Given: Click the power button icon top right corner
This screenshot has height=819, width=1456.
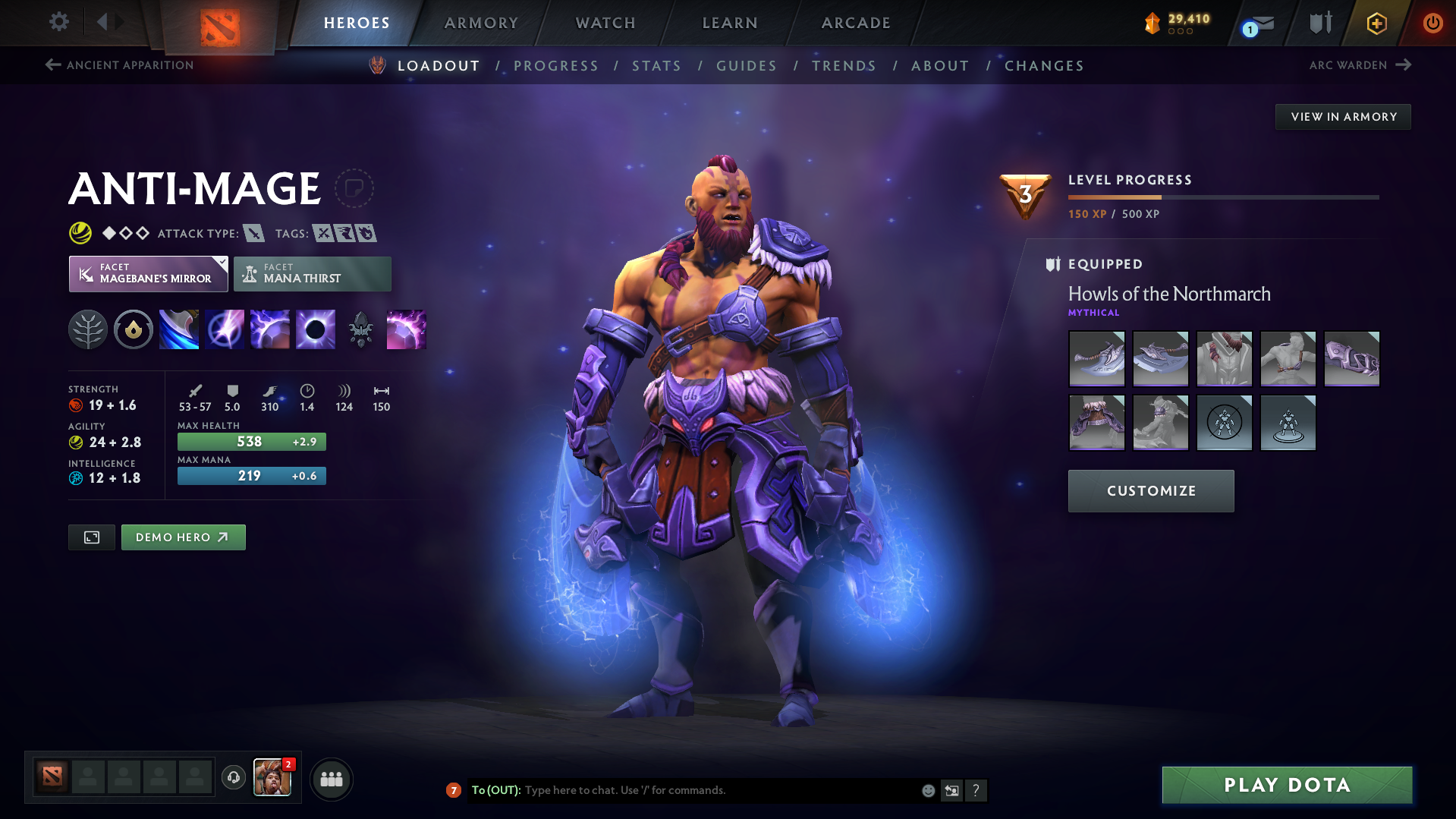Looking at the screenshot, I should point(1432,22).
